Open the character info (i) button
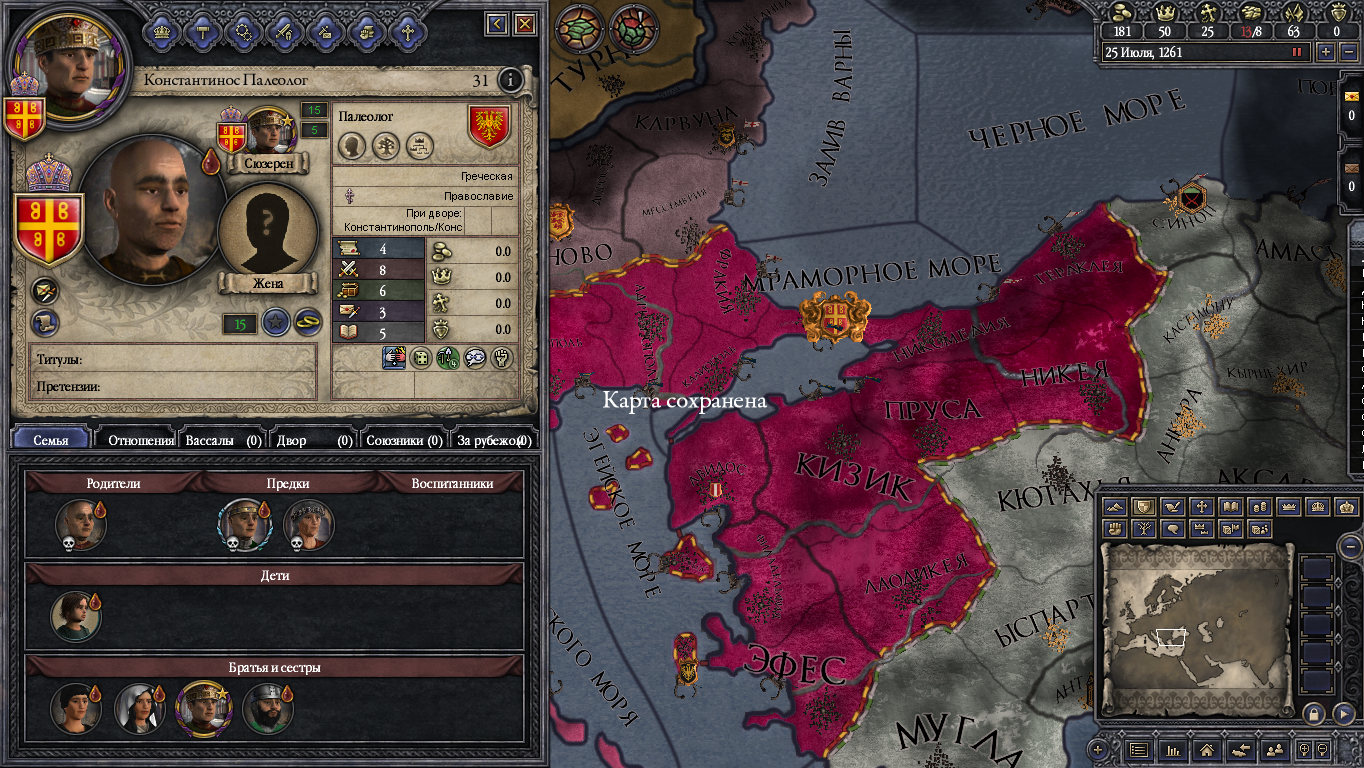1364x768 pixels. [510, 80]
